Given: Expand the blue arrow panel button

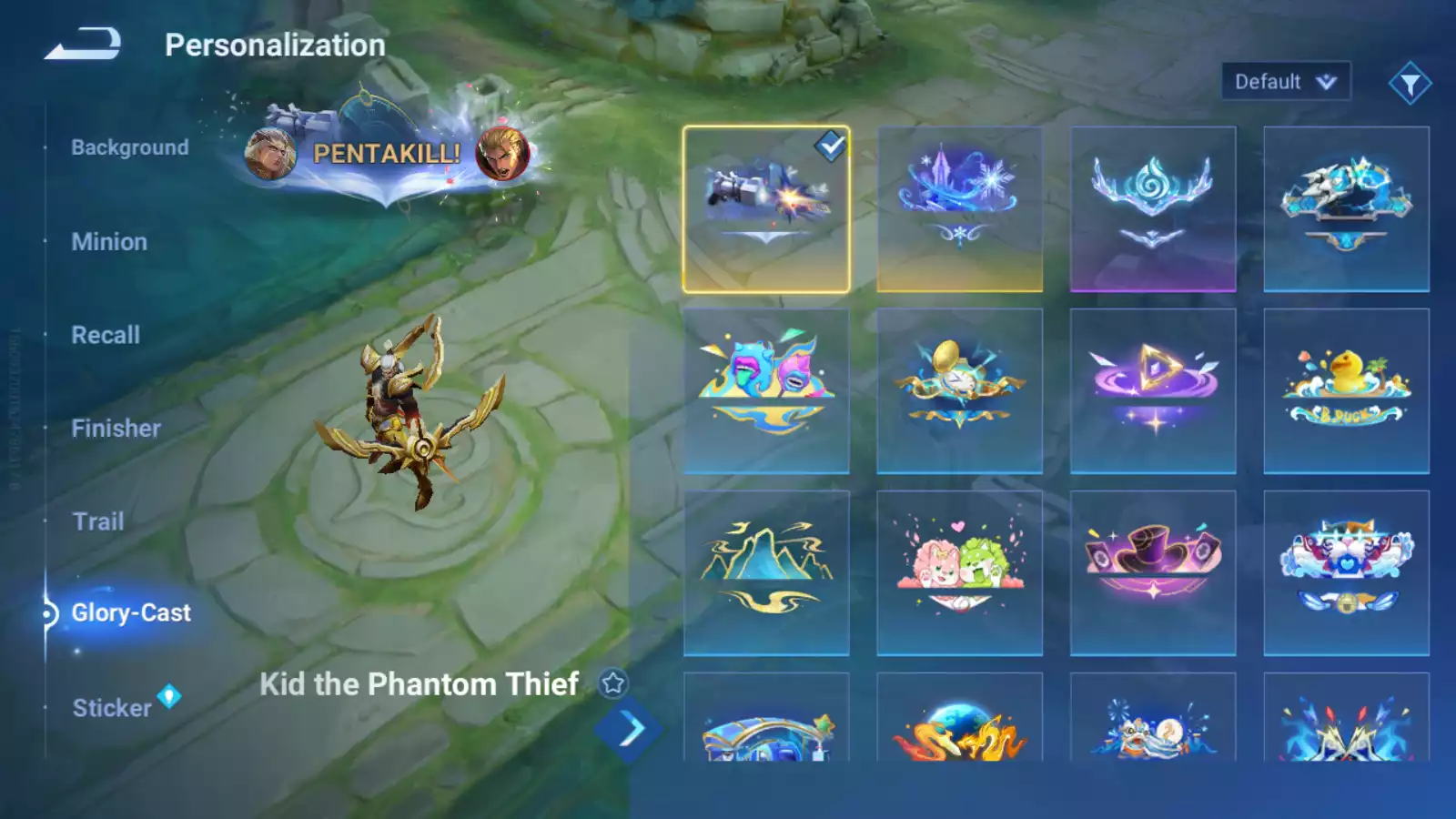Looking at the screenshot, I should point(629,730).
